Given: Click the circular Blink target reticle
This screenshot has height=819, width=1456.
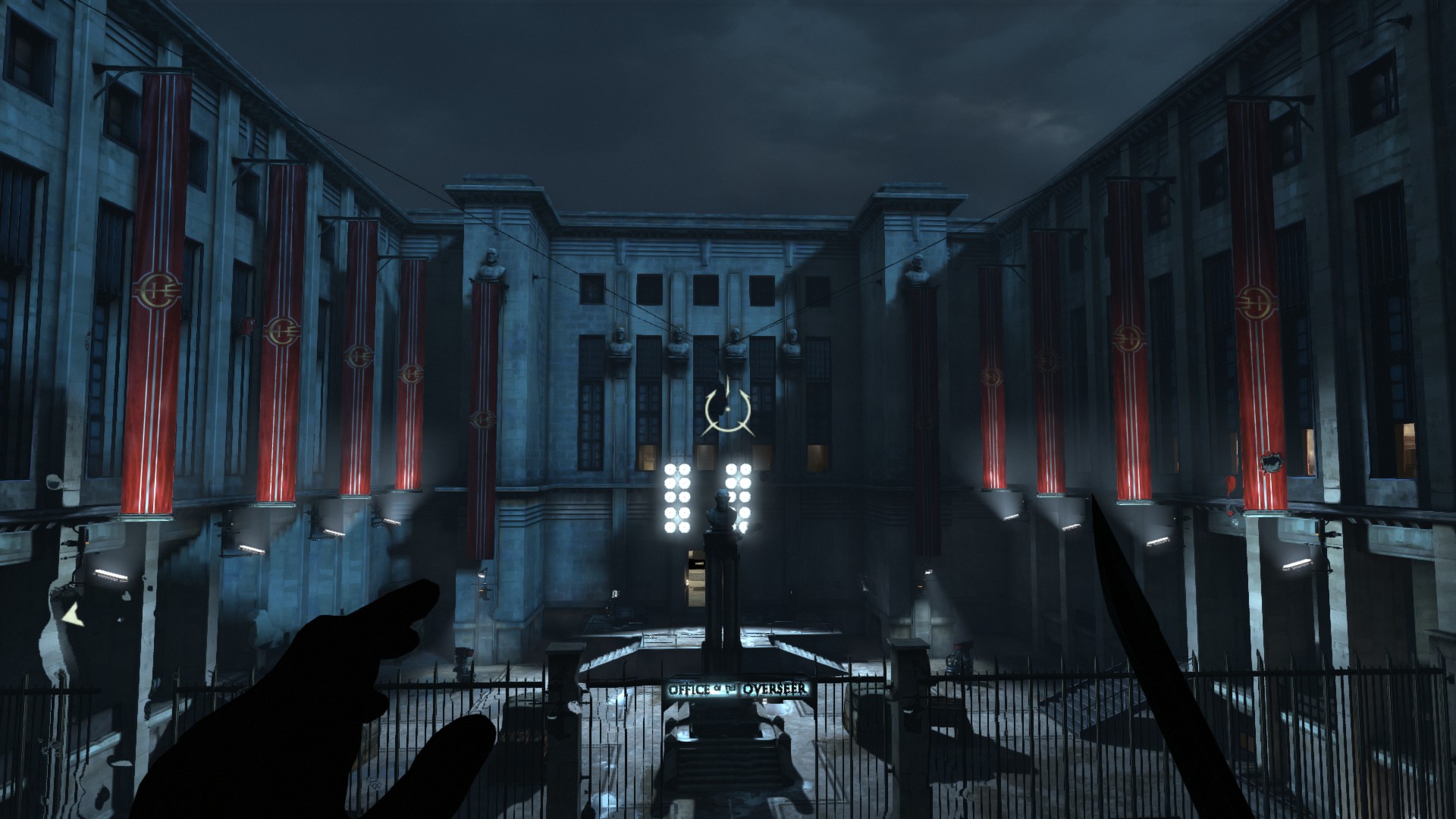Looking at the screenshot, I should pos(726,409).
